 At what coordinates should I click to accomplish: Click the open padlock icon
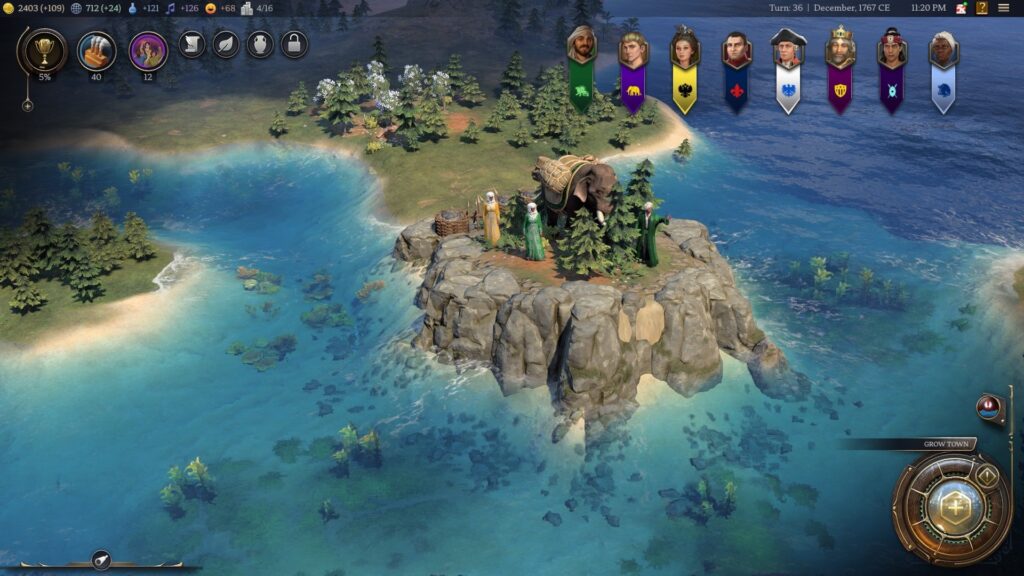[294, 44]
